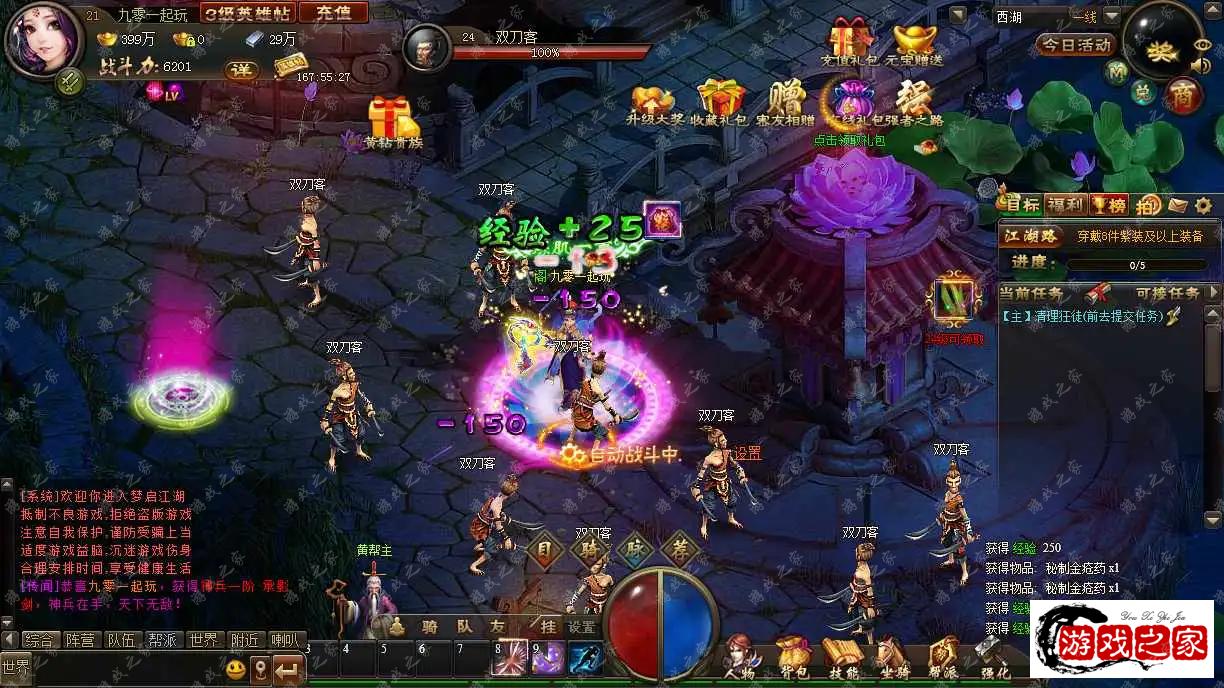1224x688 pixels.
Task: Open the gear settings icon
Action: coord(1204,205)
